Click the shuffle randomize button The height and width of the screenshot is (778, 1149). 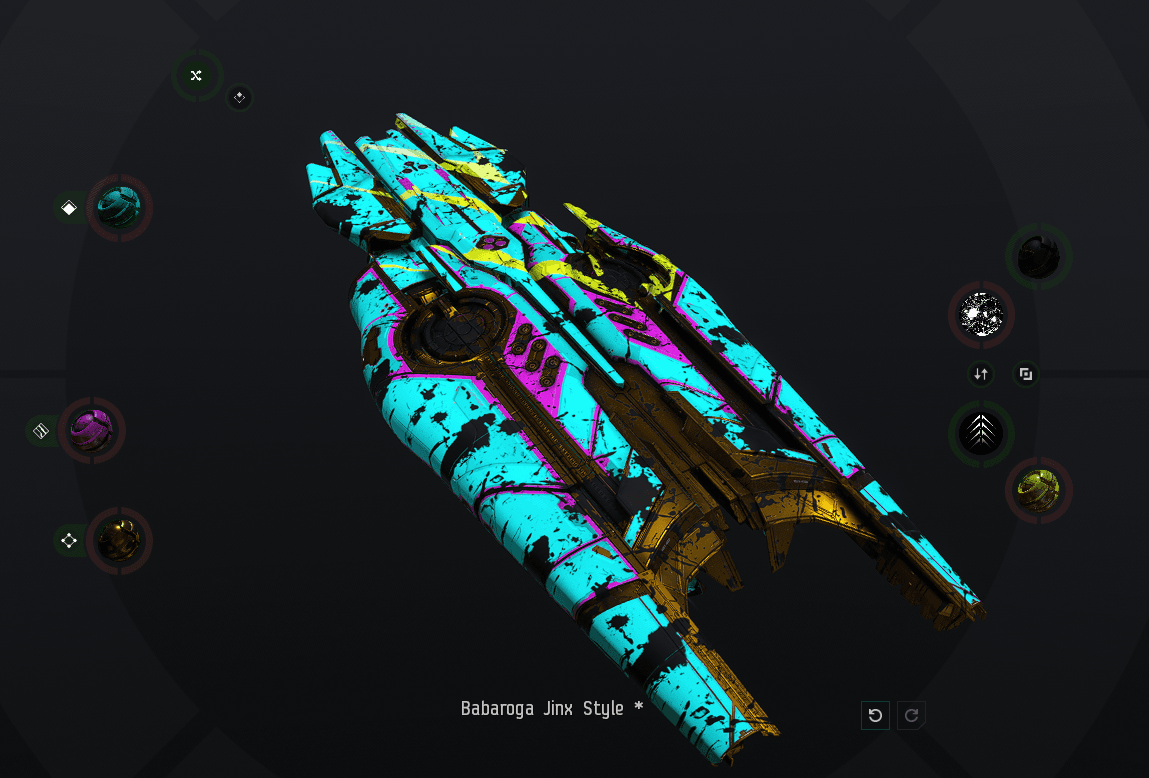(196, 75)
